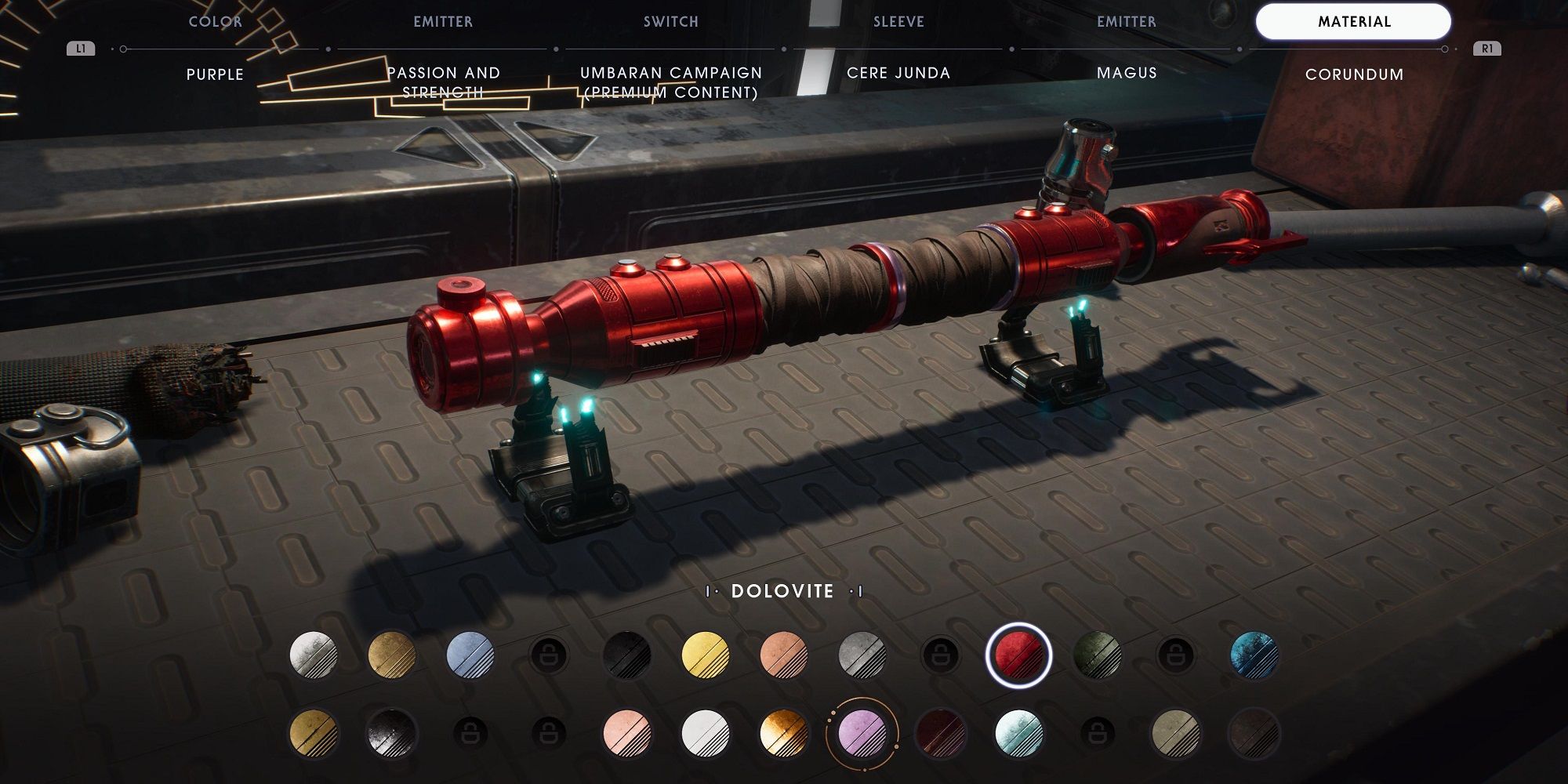
Task: Pick the teal blue material swatch
Action: click(x=1254, y=655)
